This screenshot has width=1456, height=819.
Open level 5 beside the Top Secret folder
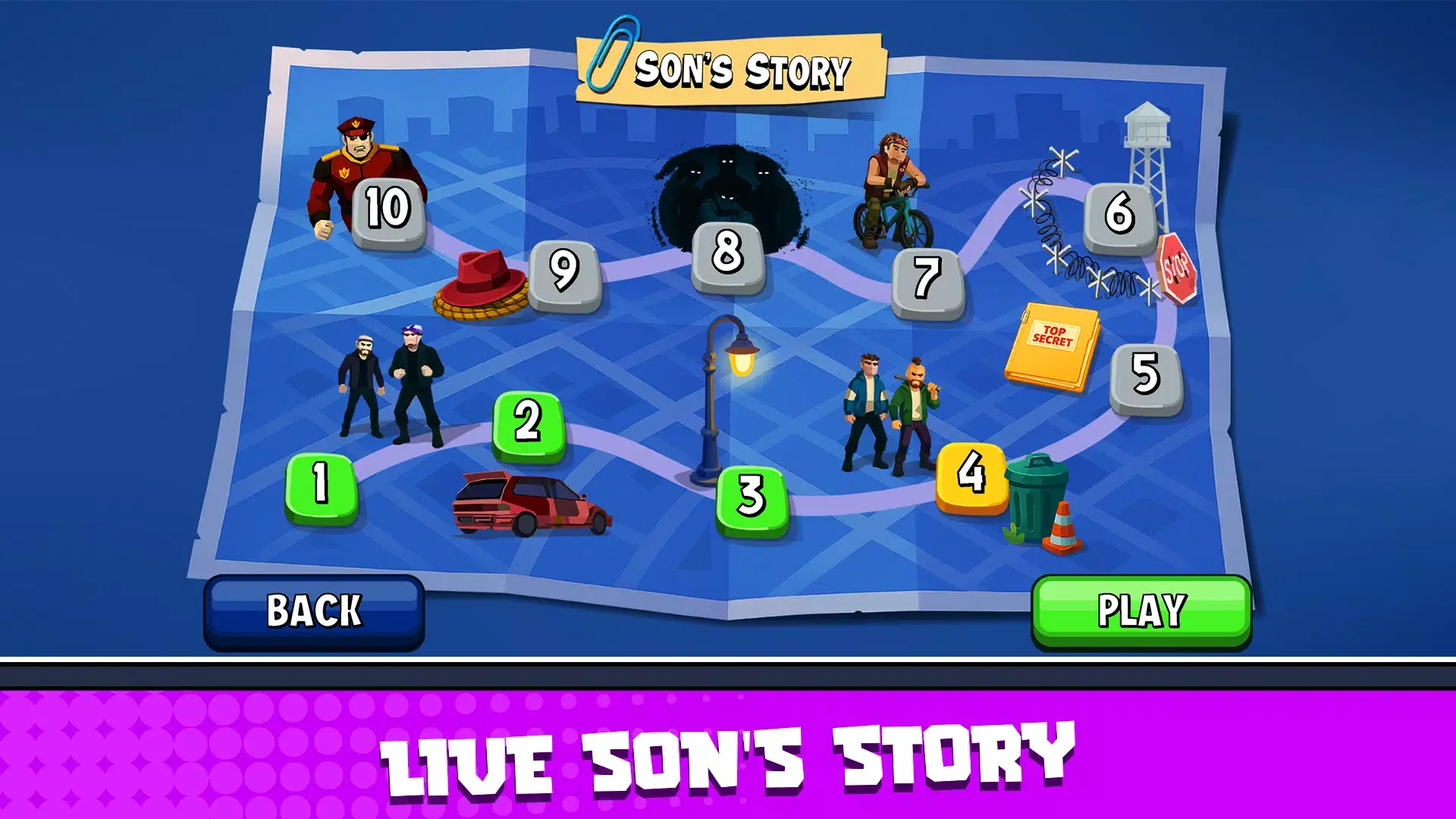click(x=1147, y=372)
